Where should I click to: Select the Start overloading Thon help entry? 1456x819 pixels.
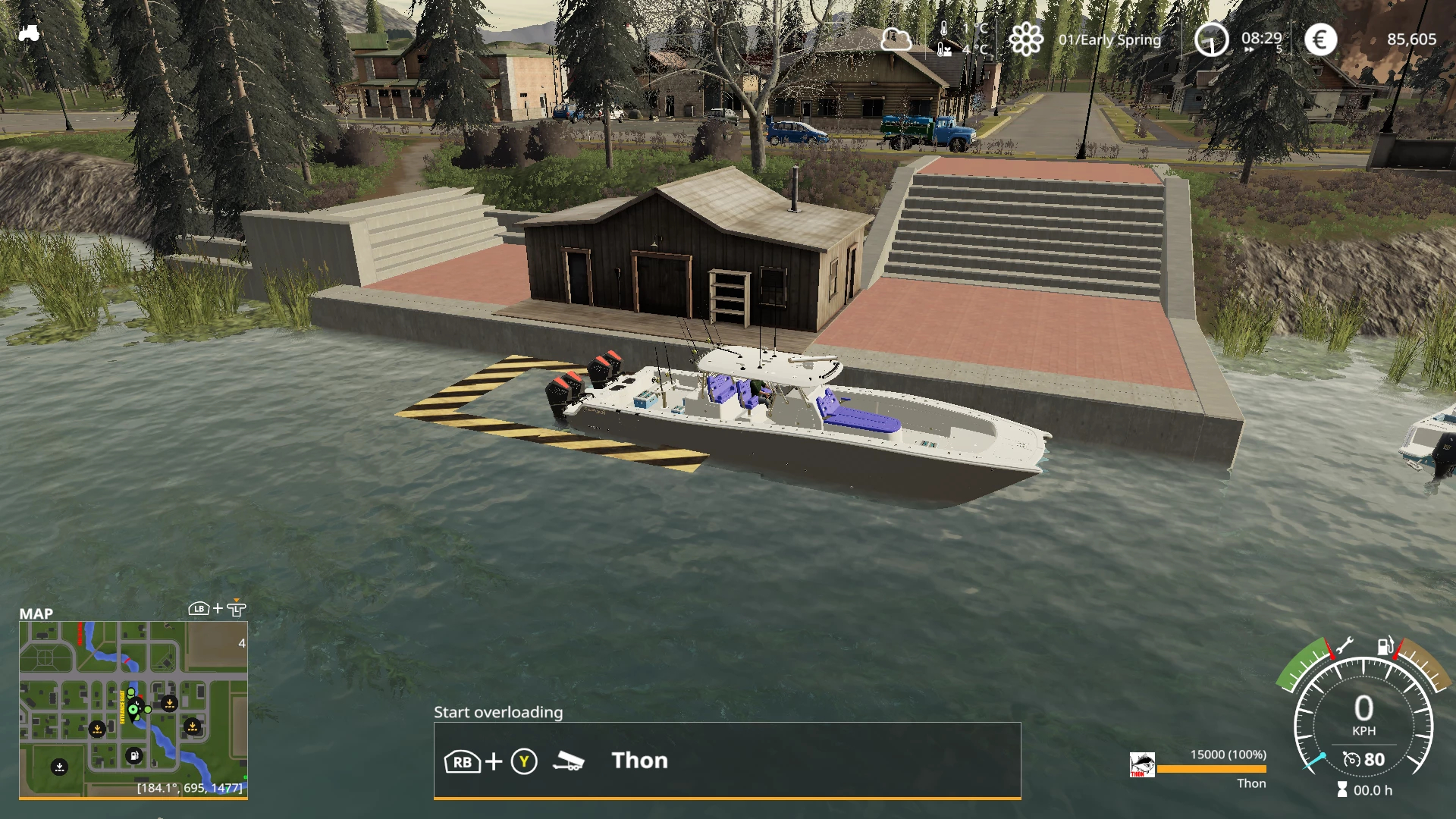tap(726, 761)
